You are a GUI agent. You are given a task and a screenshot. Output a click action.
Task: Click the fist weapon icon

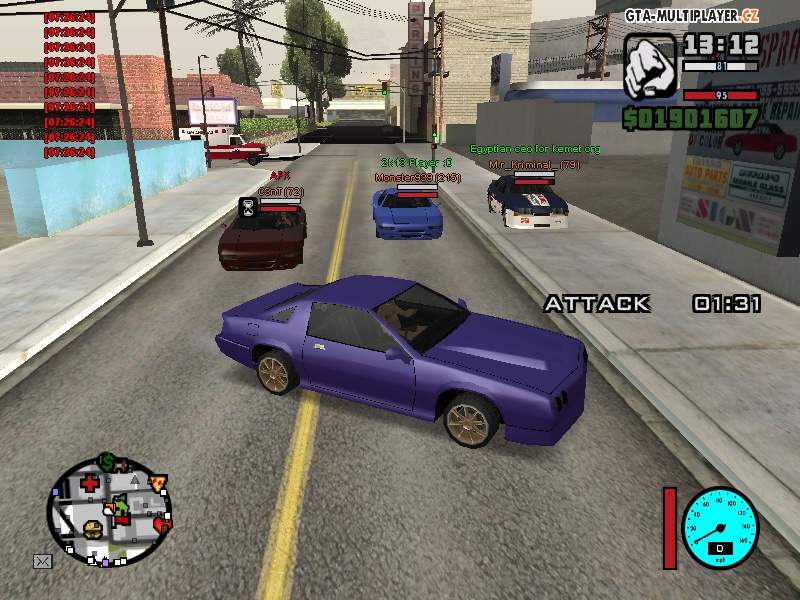click(x=651, y=67)
